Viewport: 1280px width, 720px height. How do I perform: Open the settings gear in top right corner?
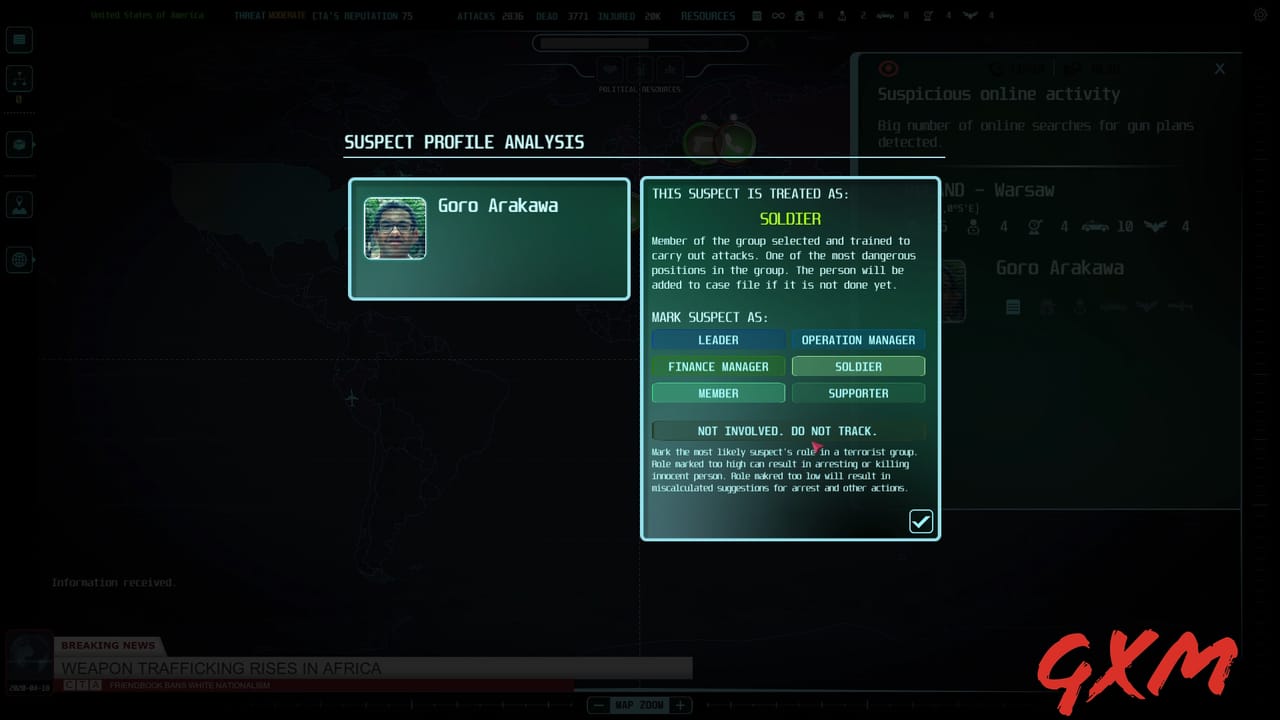[x=1260, y=15]
